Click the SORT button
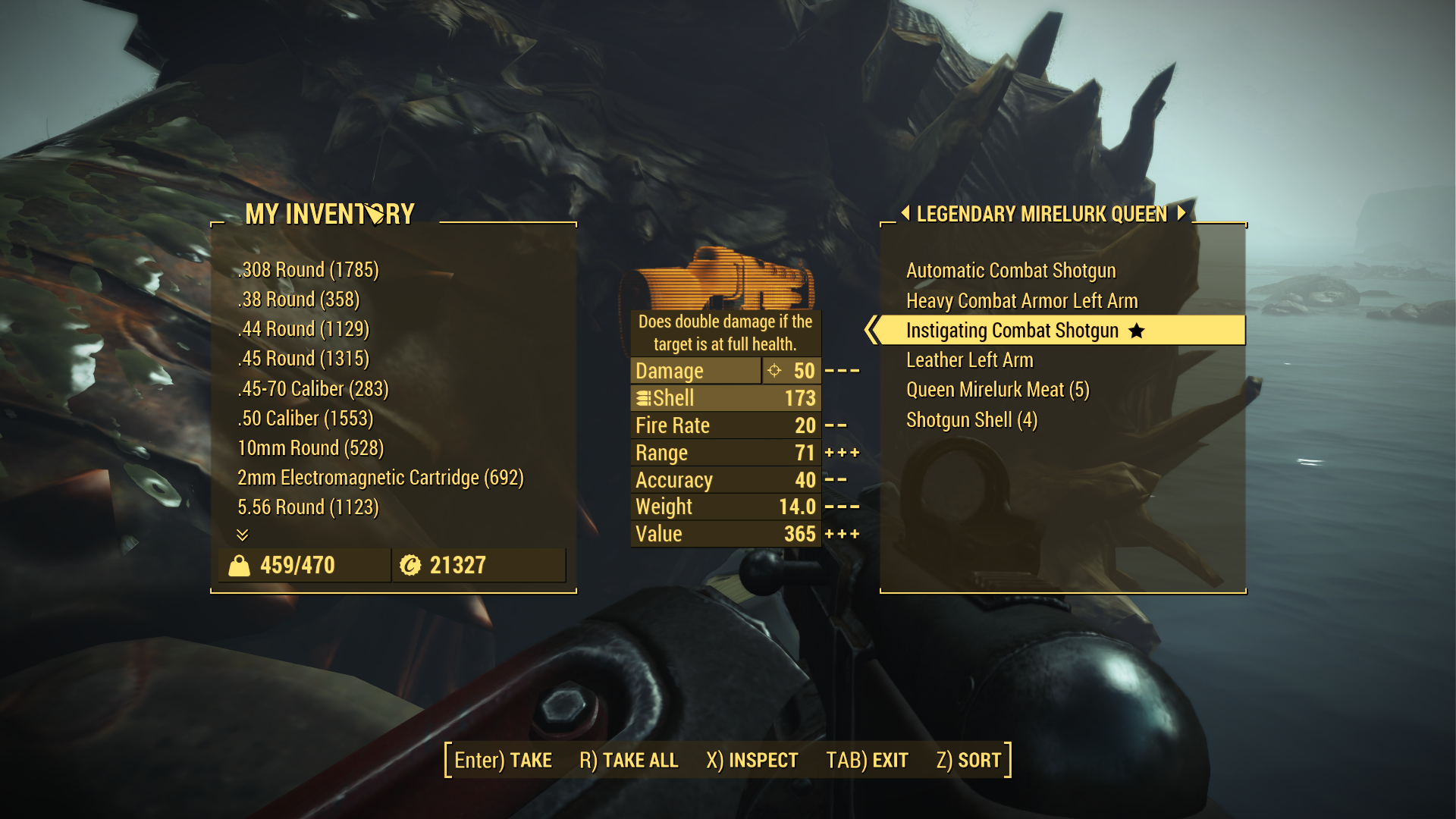 point(968,760)
